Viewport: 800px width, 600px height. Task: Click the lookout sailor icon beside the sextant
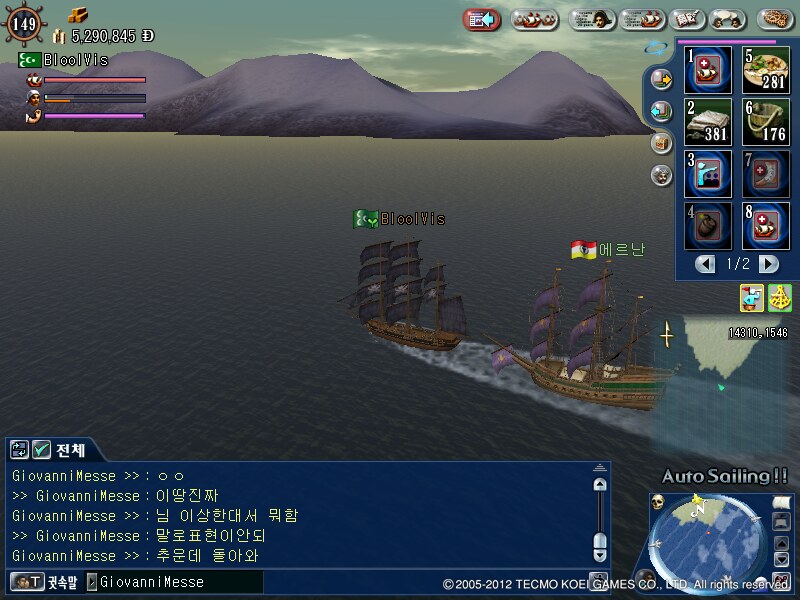(752, 297)
